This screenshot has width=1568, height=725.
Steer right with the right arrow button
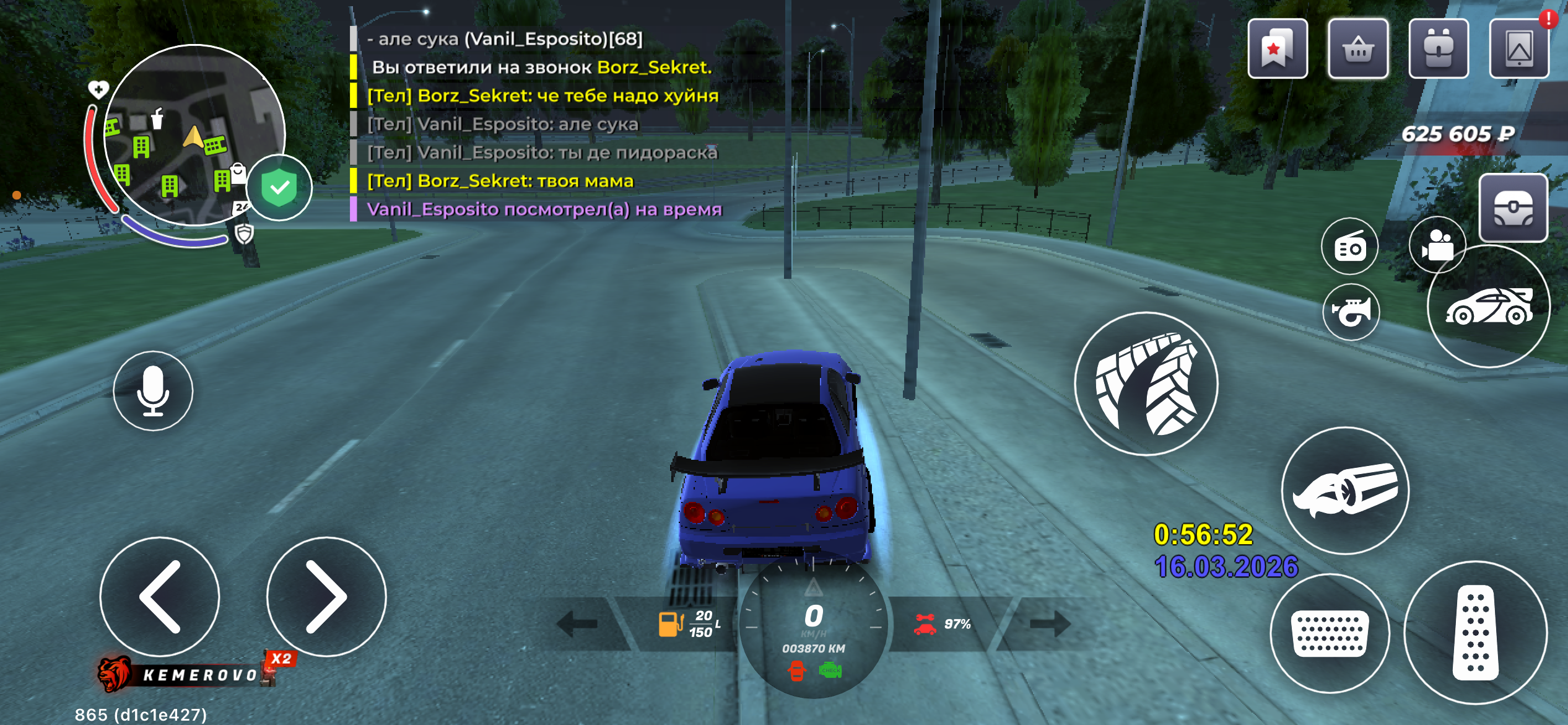tap(326, 597)
